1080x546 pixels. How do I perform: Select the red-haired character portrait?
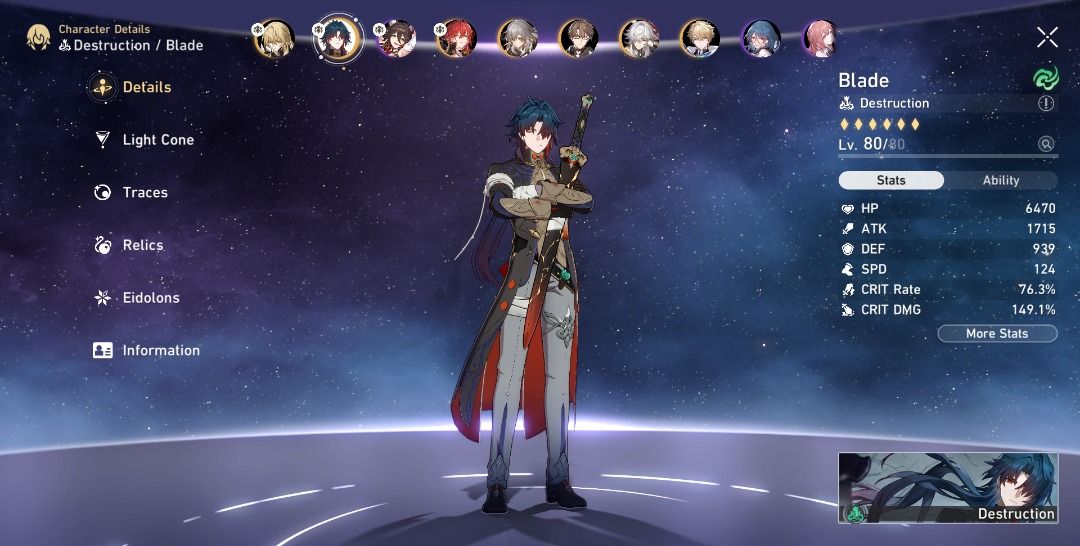pos(457,39)
